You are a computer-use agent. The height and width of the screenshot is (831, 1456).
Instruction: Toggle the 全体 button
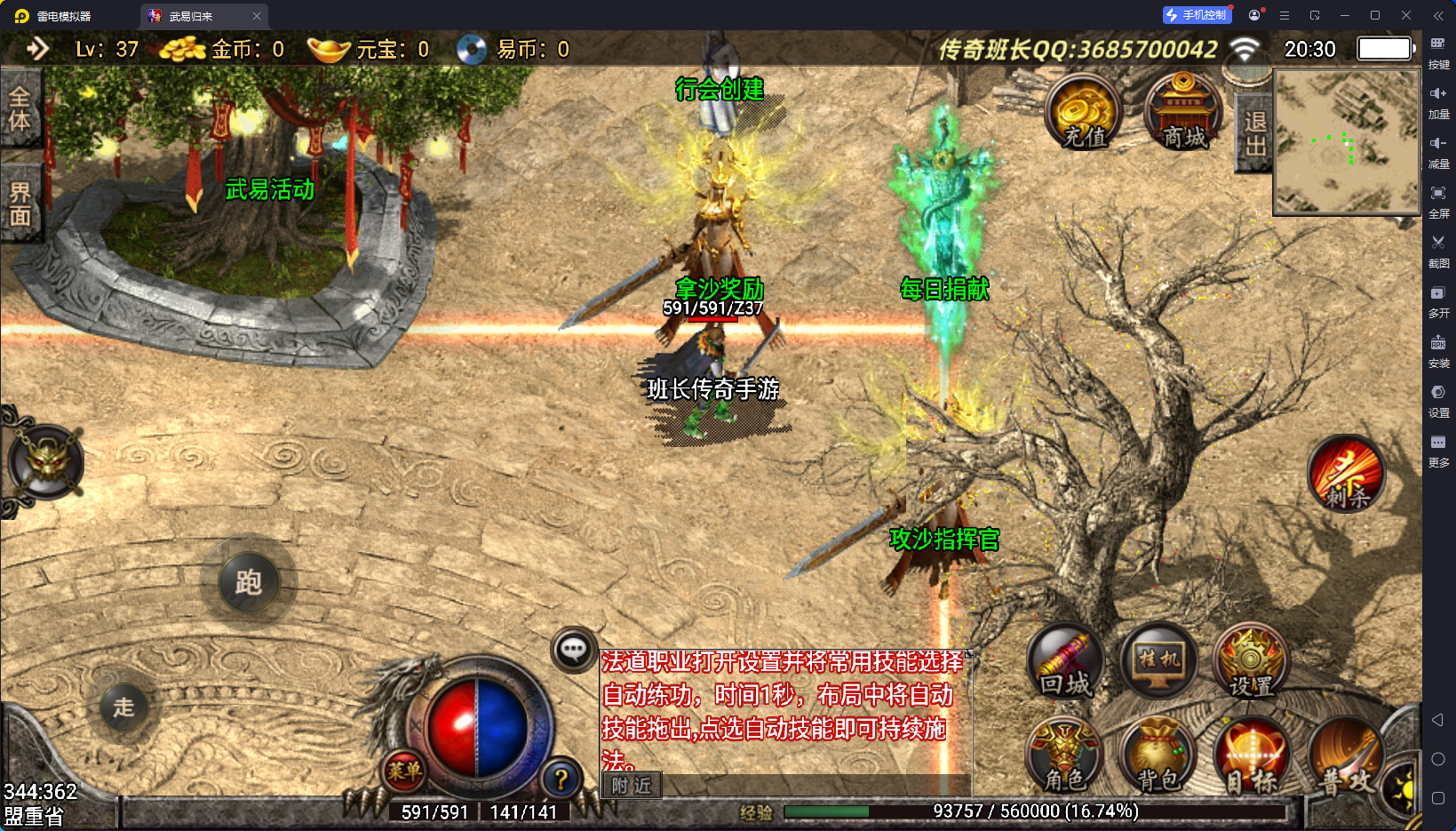click(x=20, y=109)
